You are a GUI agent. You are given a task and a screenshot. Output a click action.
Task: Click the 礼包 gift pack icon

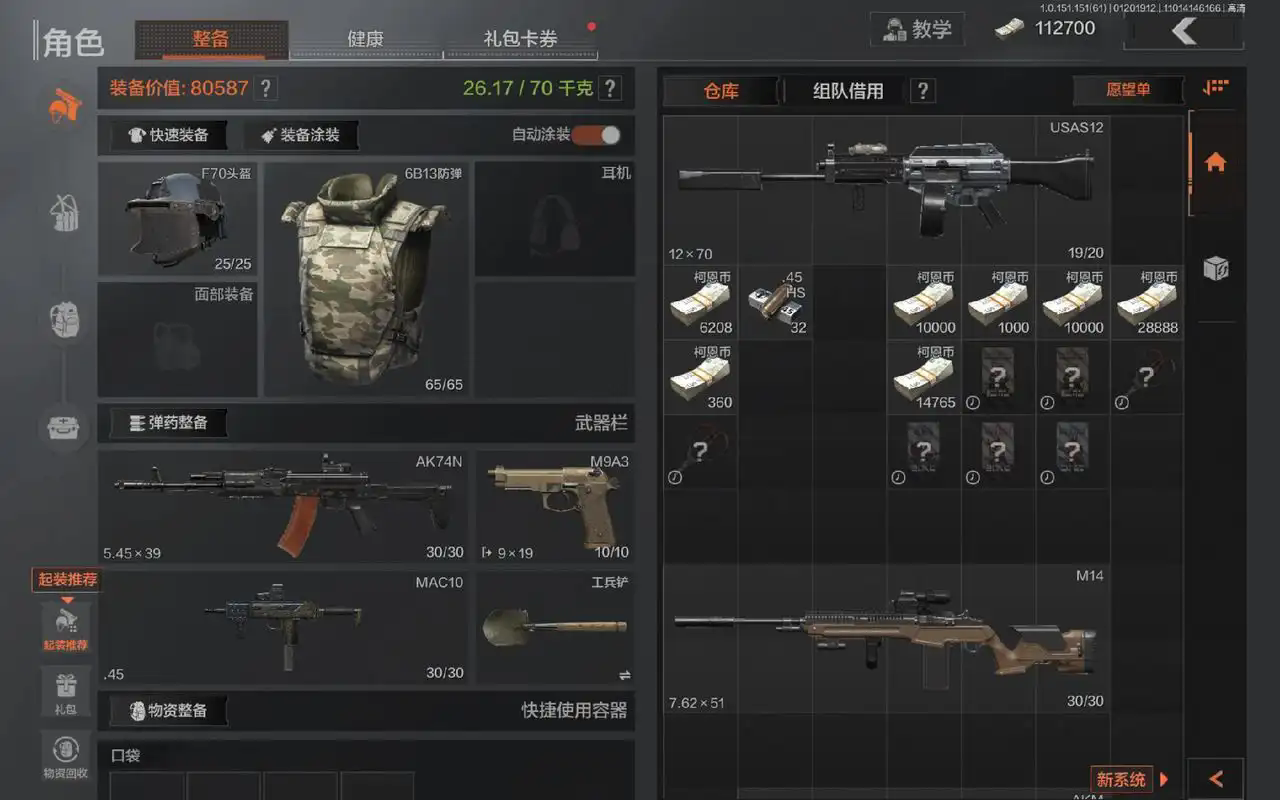(65, 690)
